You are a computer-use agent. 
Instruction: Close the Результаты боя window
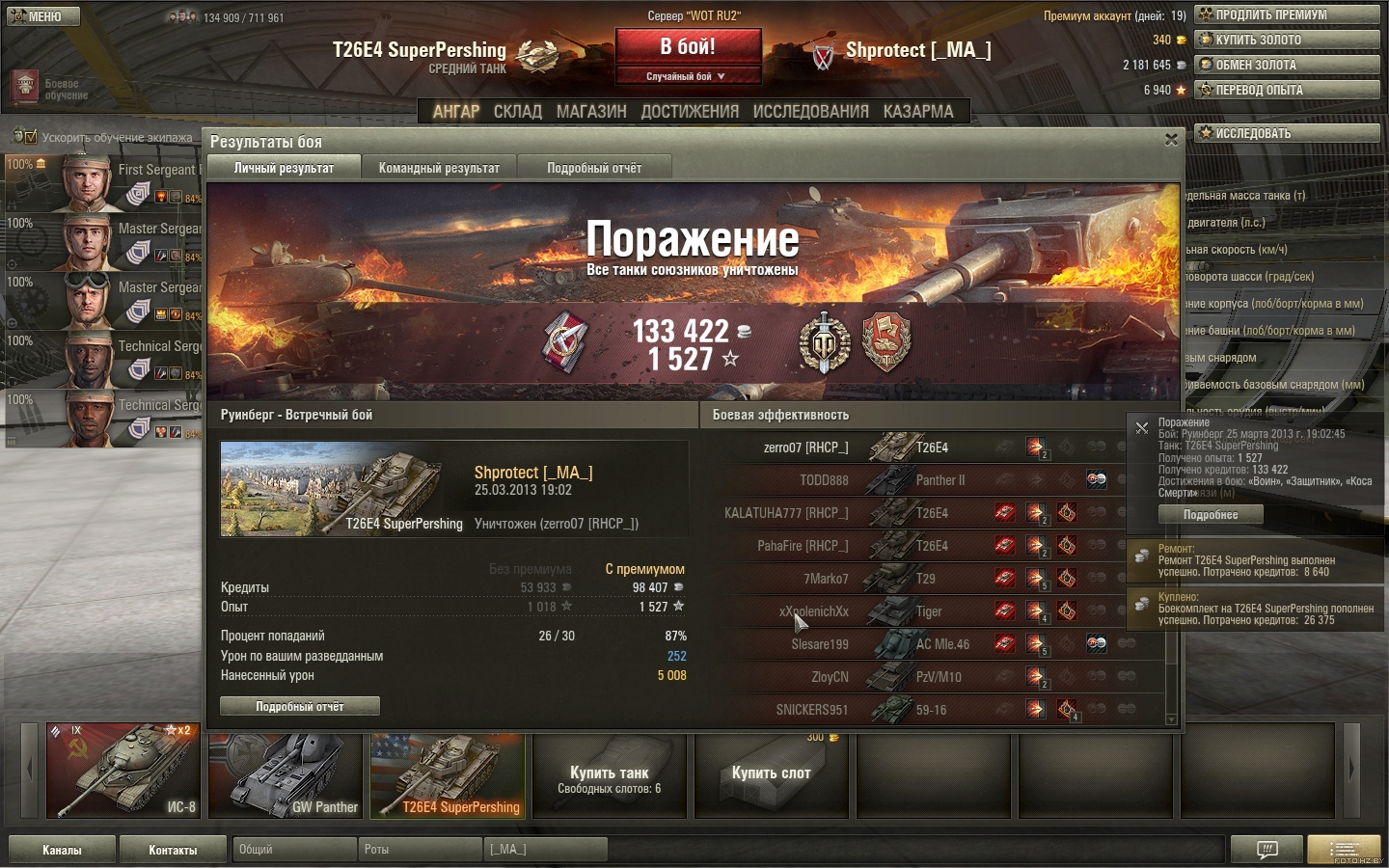pyautogui.click(x=1171, y=140)
